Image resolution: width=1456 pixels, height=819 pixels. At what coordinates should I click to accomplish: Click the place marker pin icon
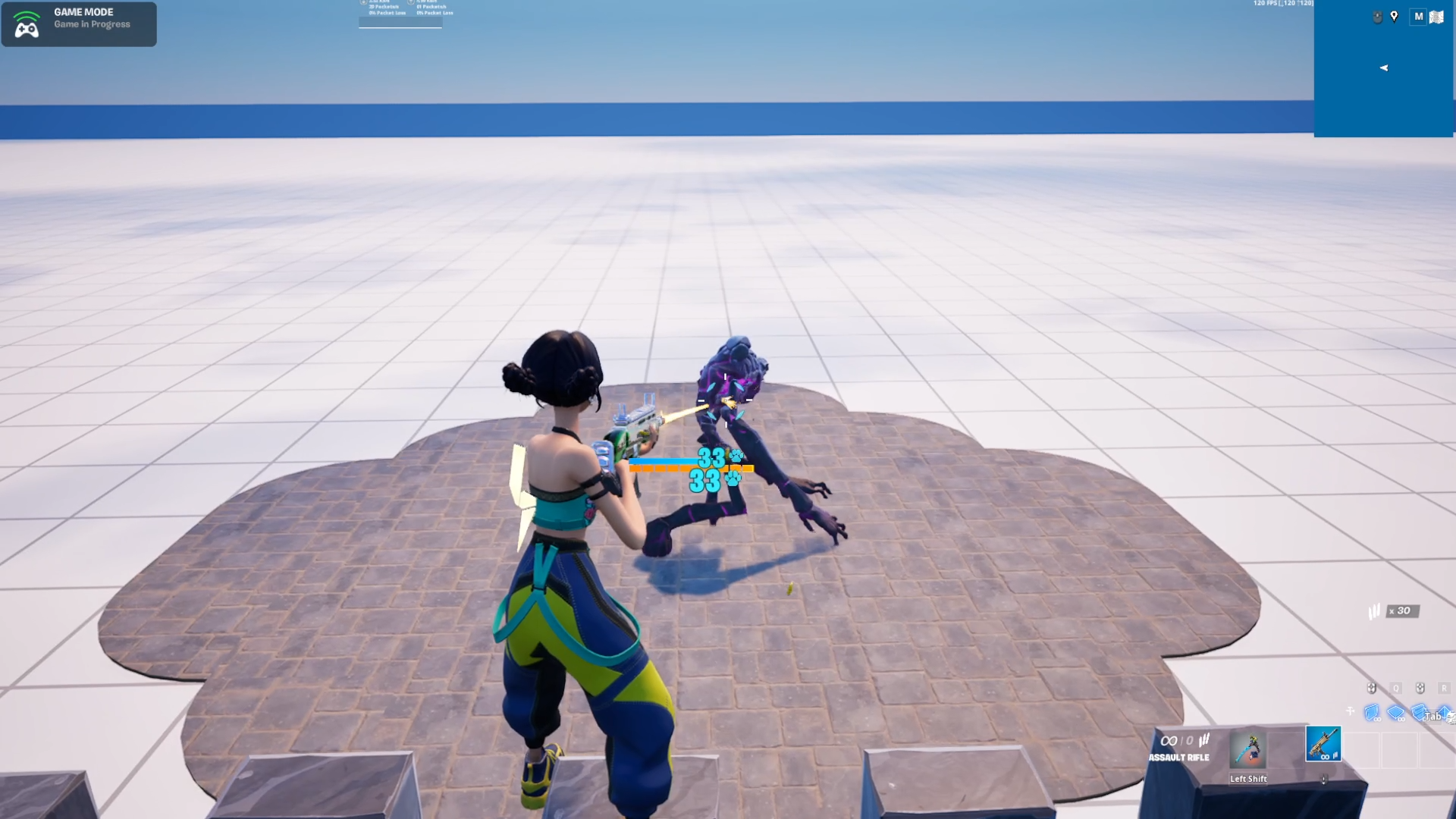1394,17
